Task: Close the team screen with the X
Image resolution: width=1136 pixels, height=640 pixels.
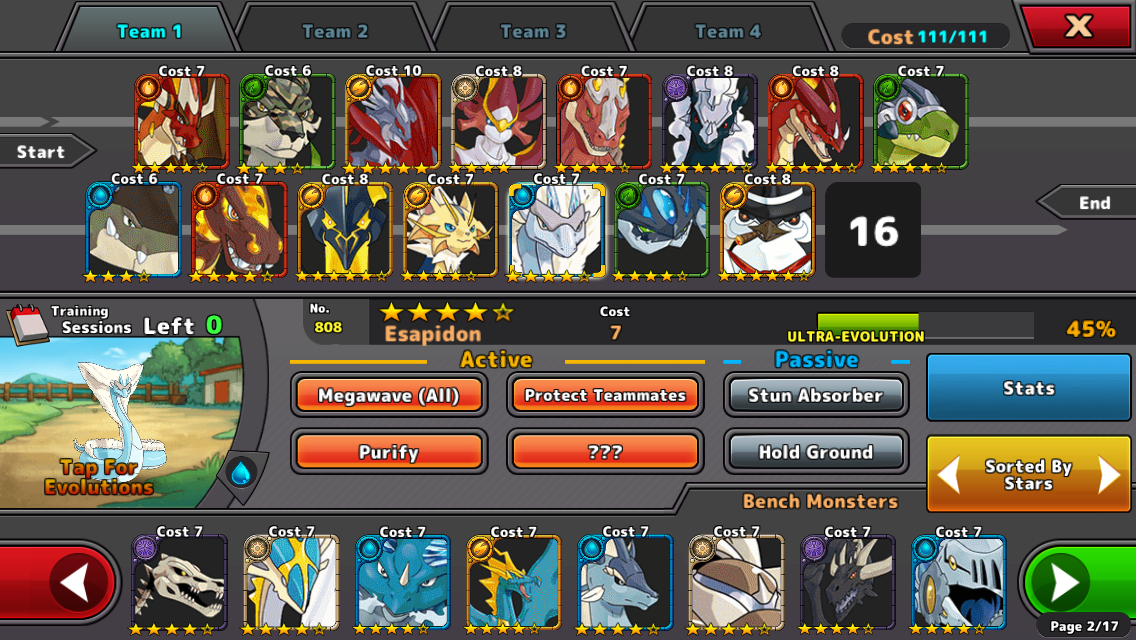Action: click(1078, 27)
